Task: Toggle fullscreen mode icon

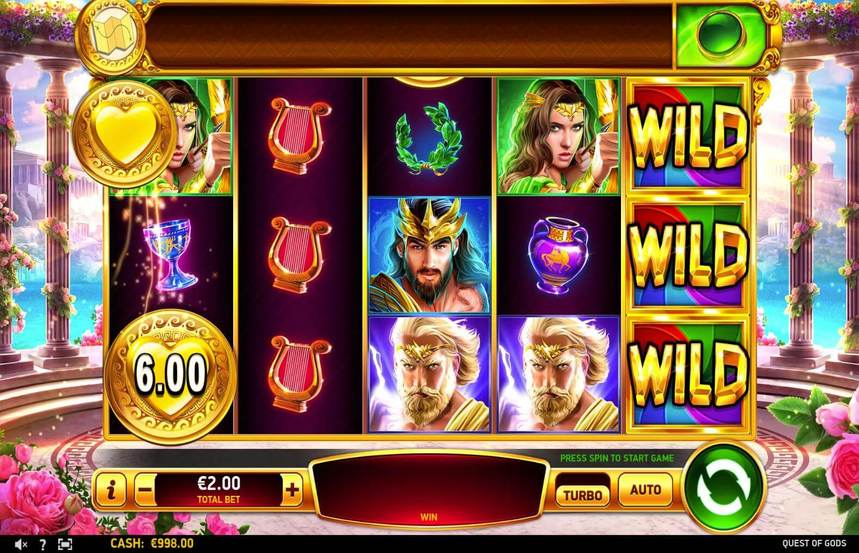Action: coord(65,543)
